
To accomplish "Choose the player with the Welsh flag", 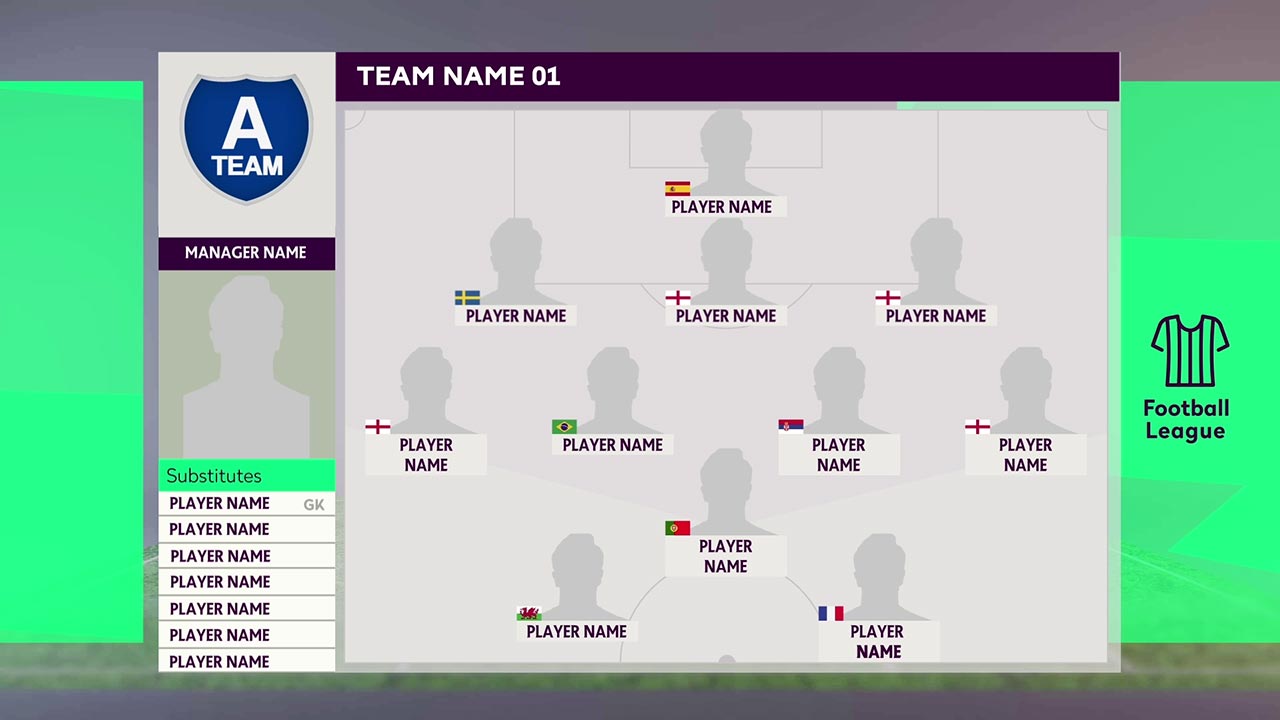I will point(576,631).
